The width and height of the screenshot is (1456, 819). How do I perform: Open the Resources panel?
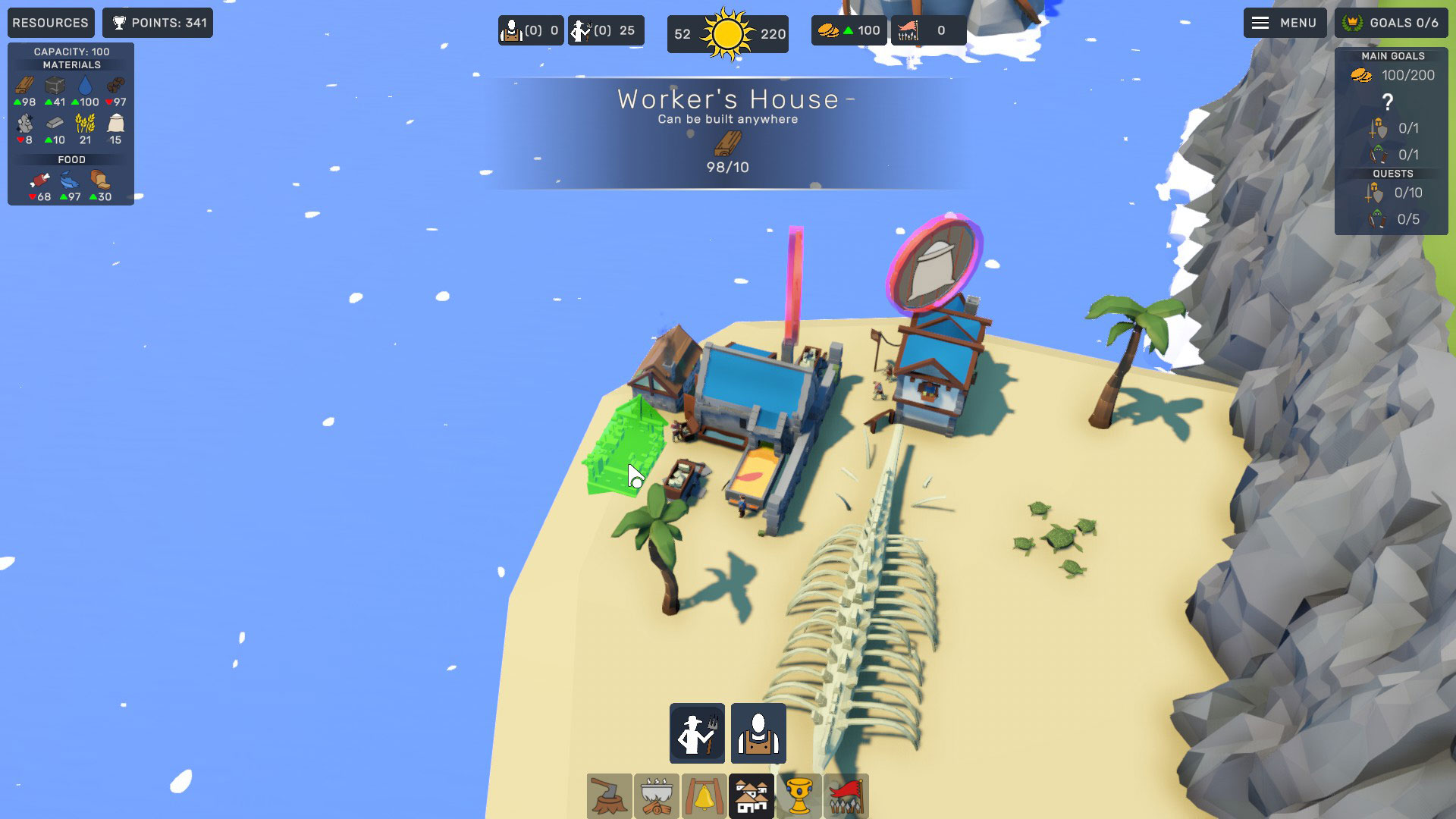coord(51,23)
